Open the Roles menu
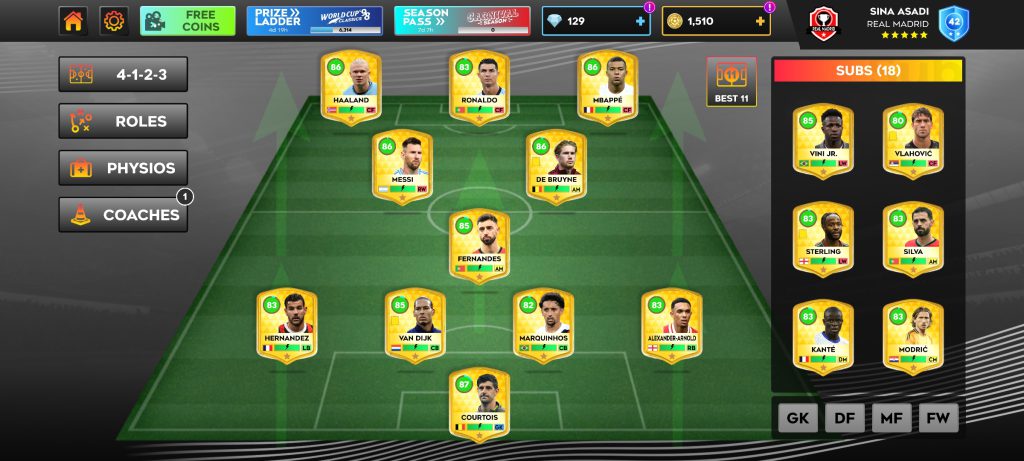 [123, 121]
